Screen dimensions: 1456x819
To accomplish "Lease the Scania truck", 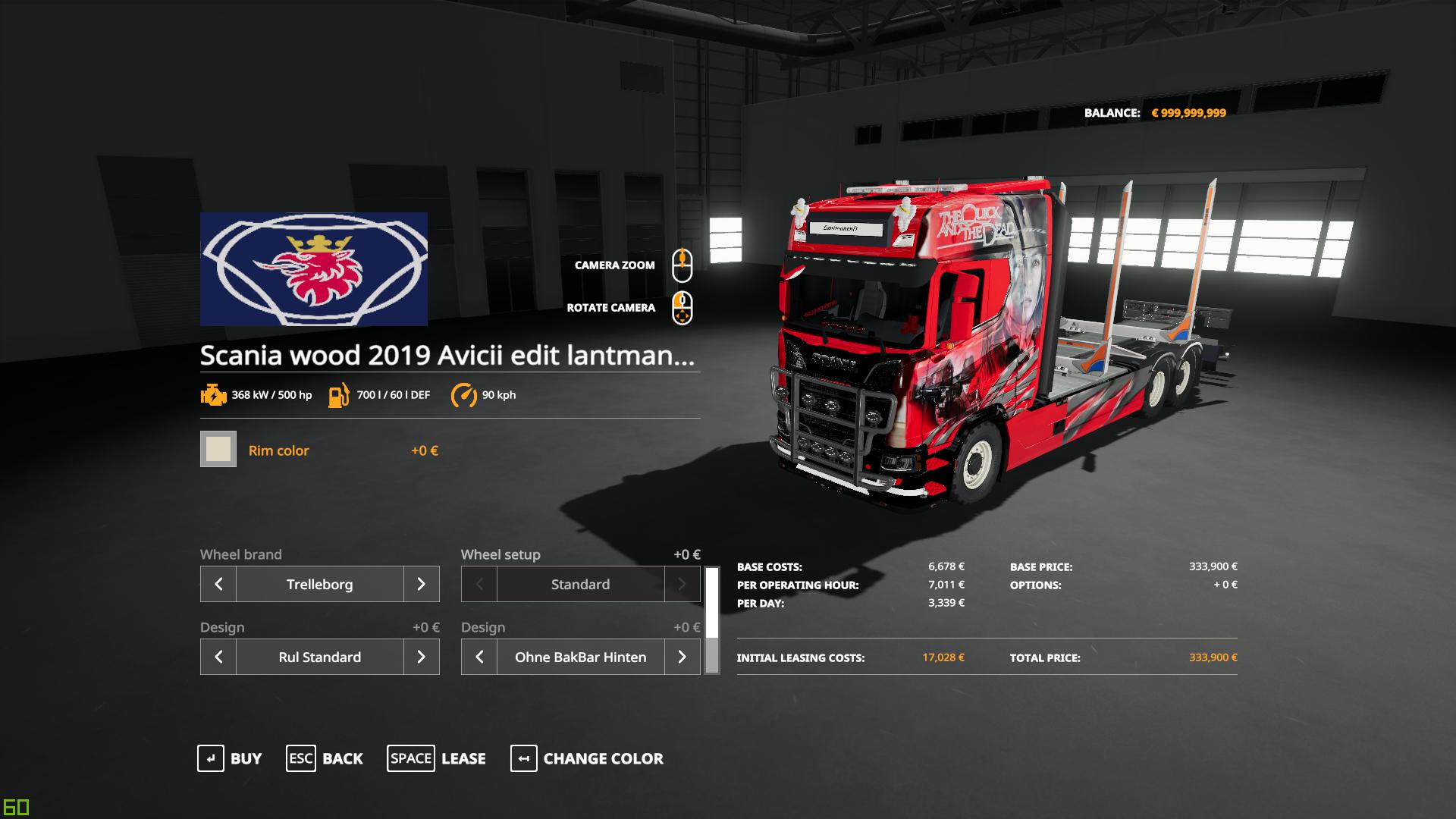I will click(437, 758).
